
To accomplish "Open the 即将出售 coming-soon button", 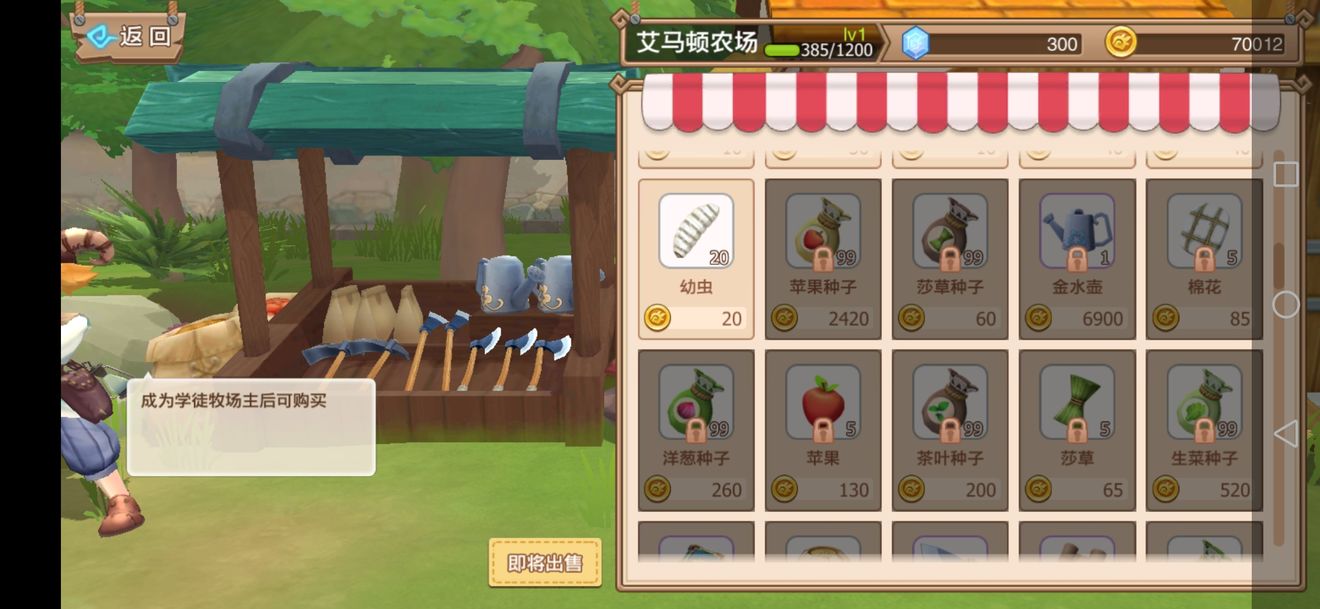I will click(x=545, y=563).
